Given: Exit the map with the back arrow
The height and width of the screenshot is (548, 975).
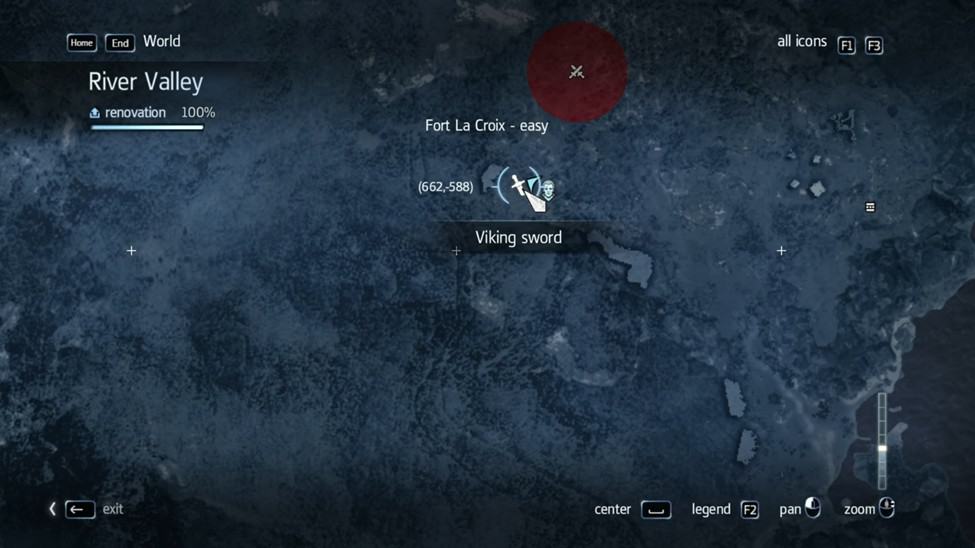Looking at the screenshot, I should click(80, 509).
